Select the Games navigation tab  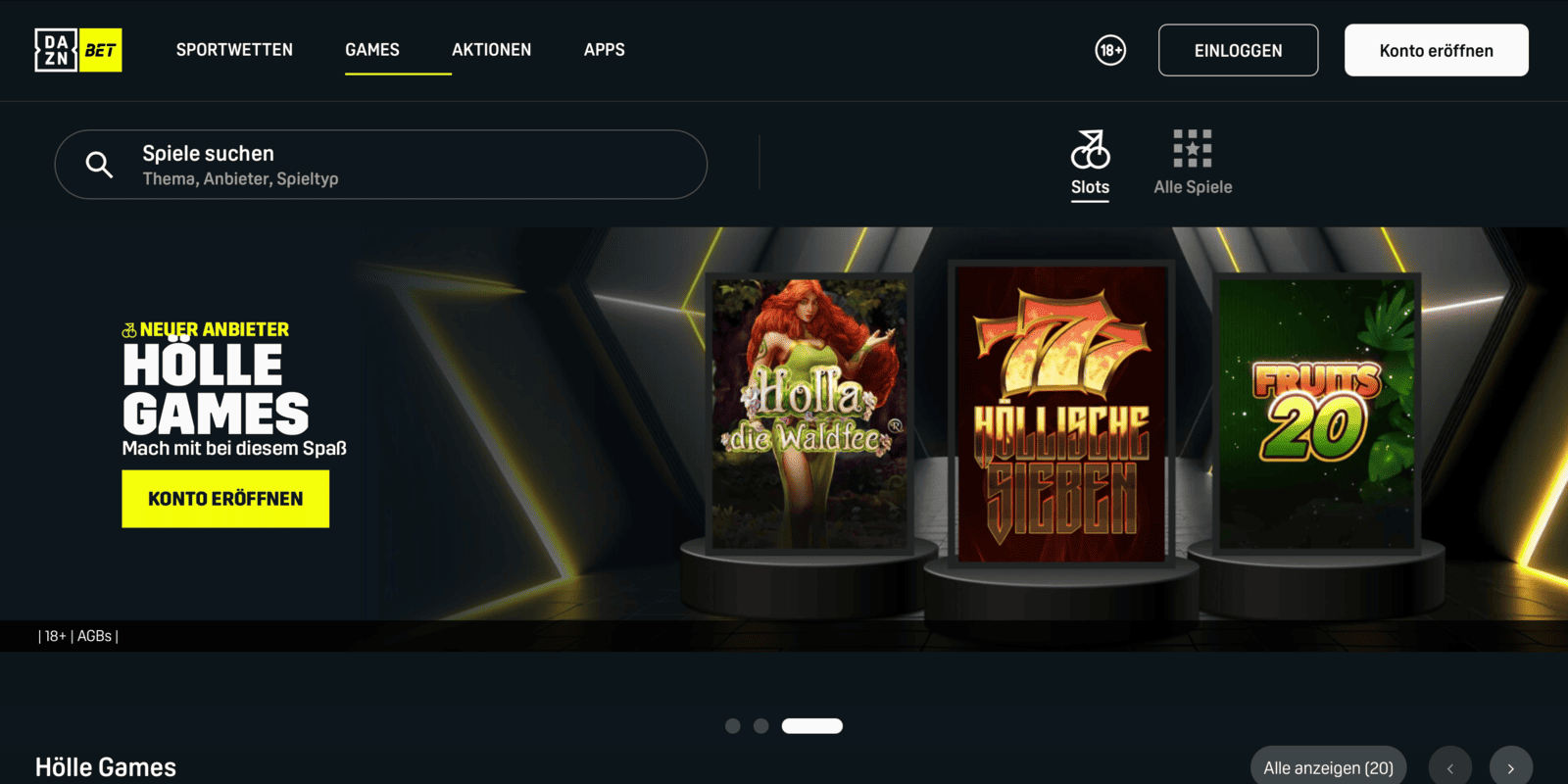pos(372,50)
